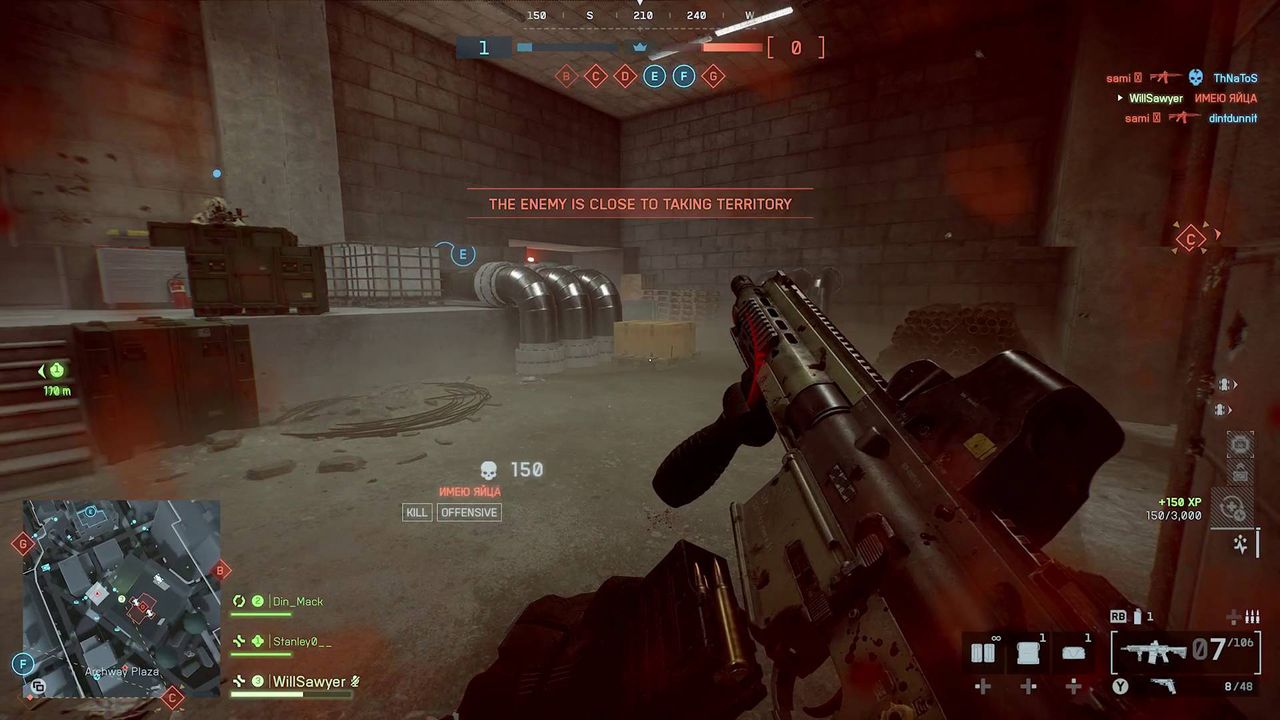
Task: Click the KILL badge under the score popup
Action: pyautogui.click(x=417, y=512)
